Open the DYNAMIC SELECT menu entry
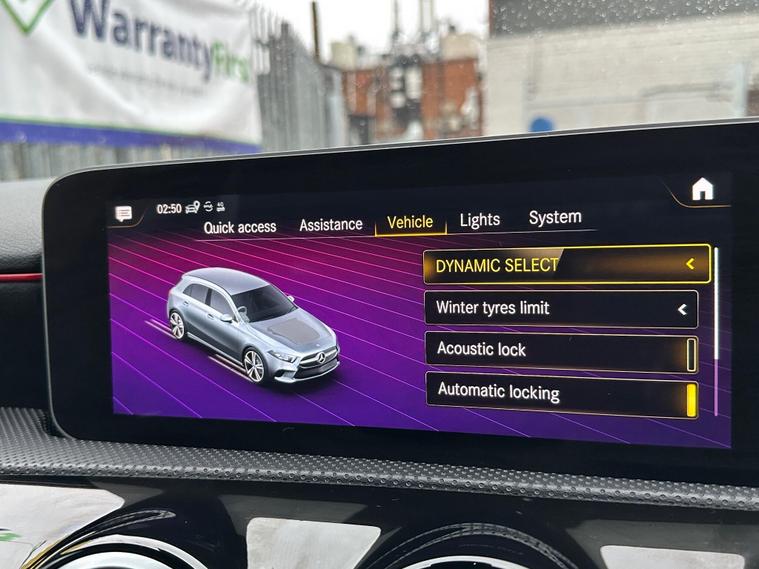 [x=566, y=265]
